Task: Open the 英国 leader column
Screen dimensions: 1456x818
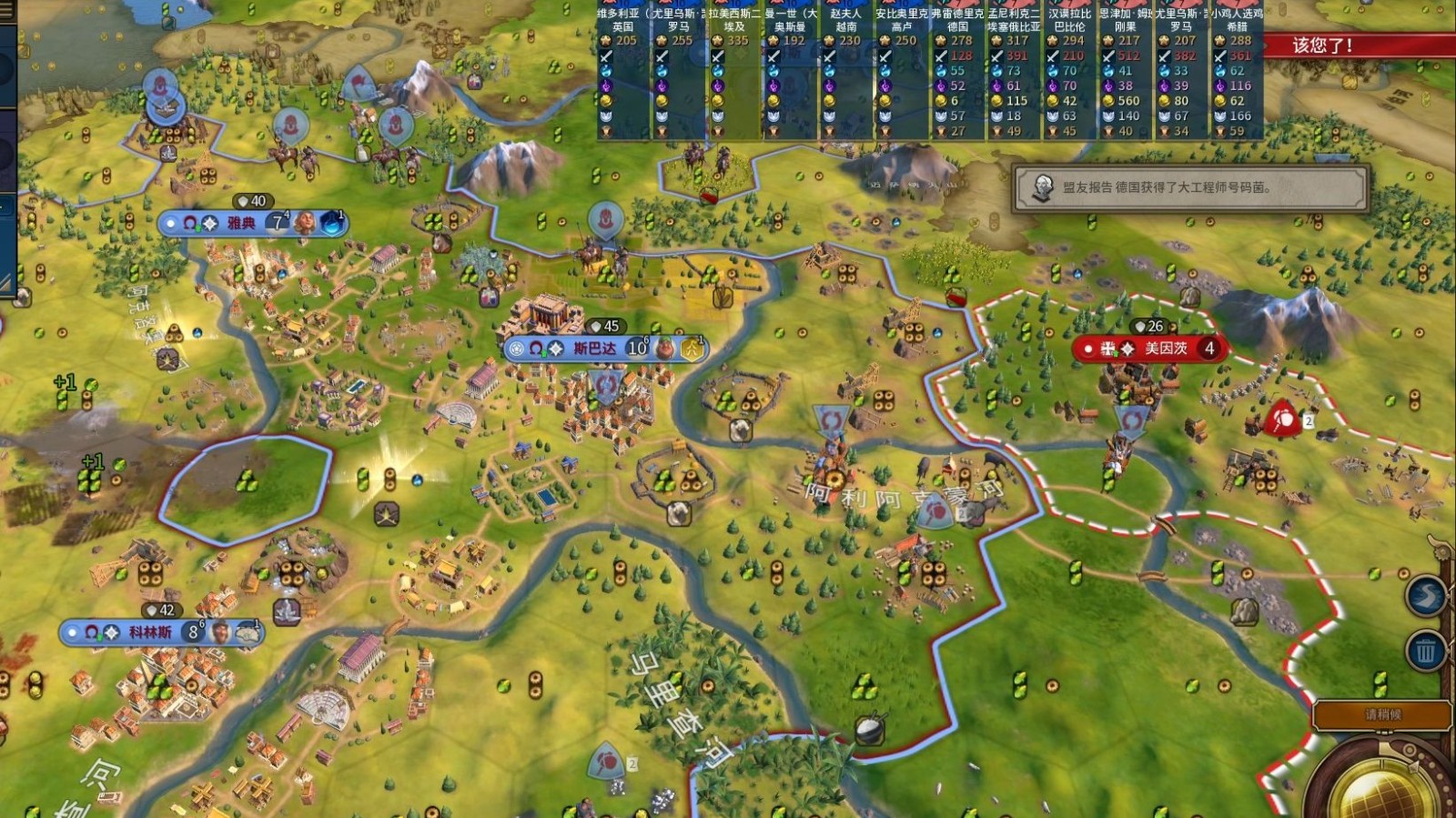Action: coord(623,73)
